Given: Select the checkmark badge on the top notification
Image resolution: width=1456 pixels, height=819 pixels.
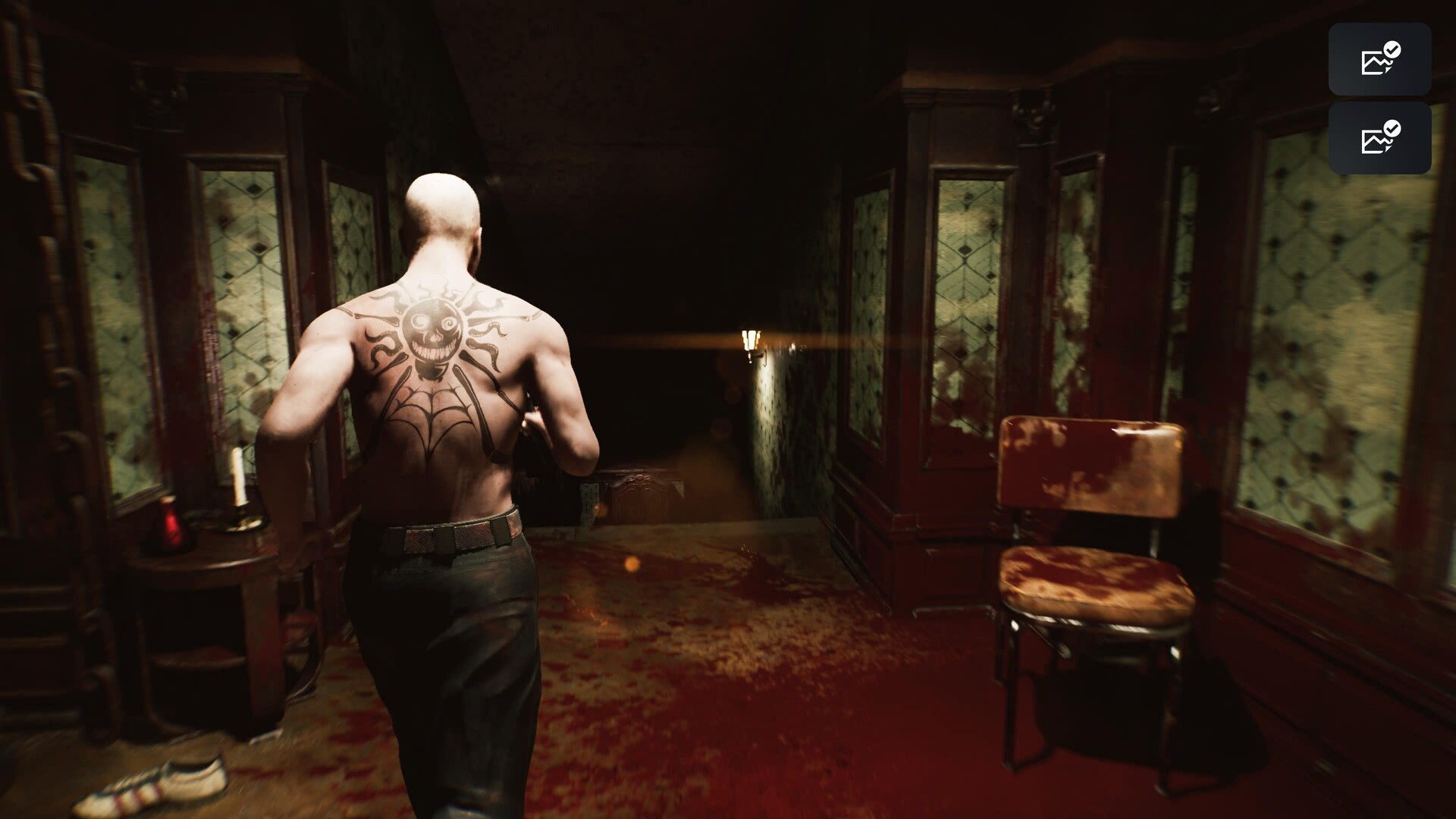Looking at the screenshot, I should point(1391,49).
